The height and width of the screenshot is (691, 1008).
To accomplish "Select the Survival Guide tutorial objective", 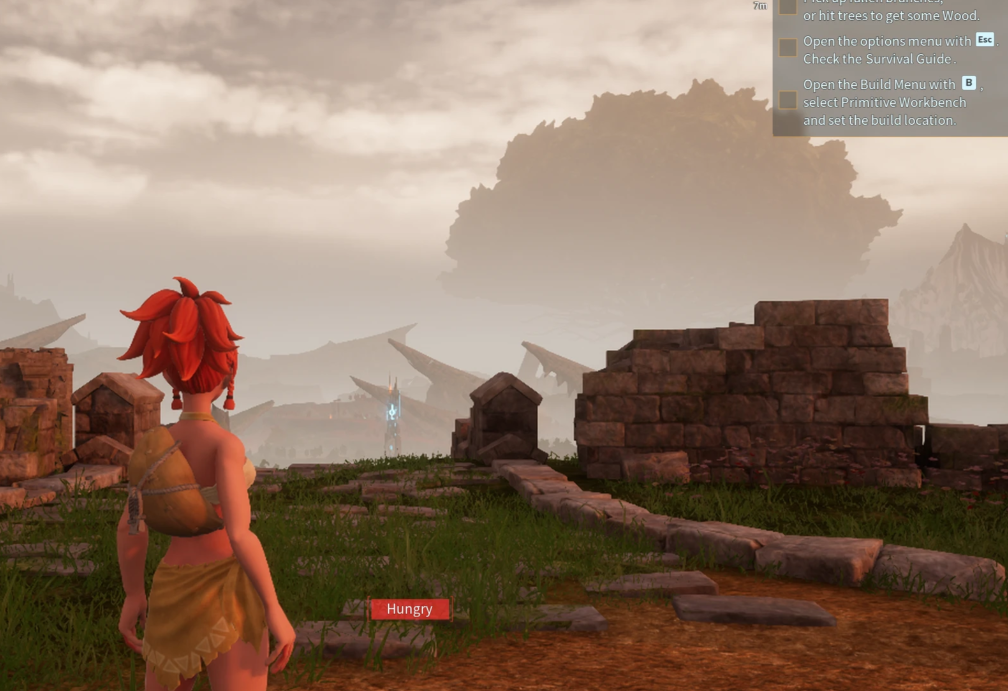I will point(888,50).
